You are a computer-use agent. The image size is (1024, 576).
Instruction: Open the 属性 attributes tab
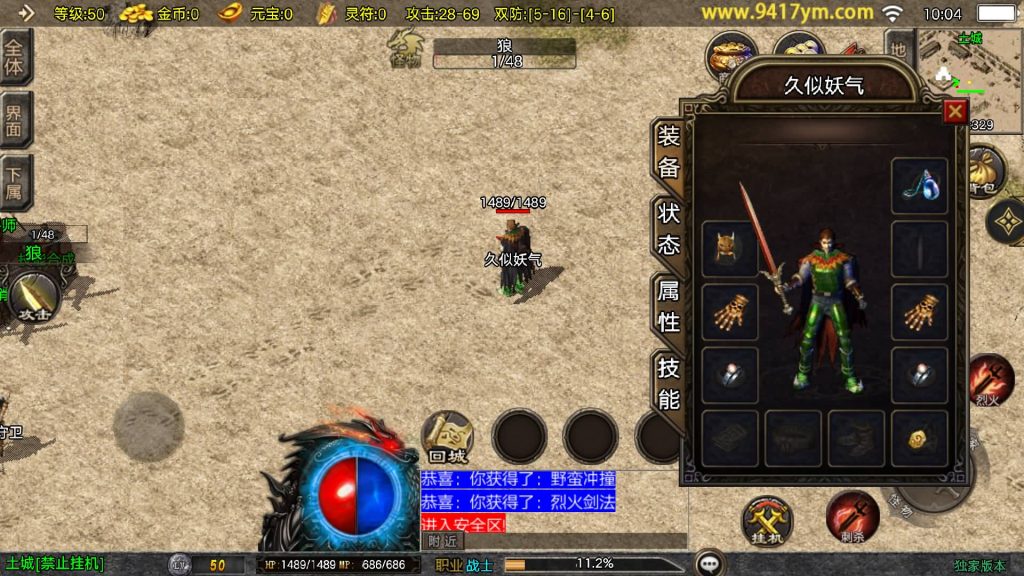[x=669, y=306]
